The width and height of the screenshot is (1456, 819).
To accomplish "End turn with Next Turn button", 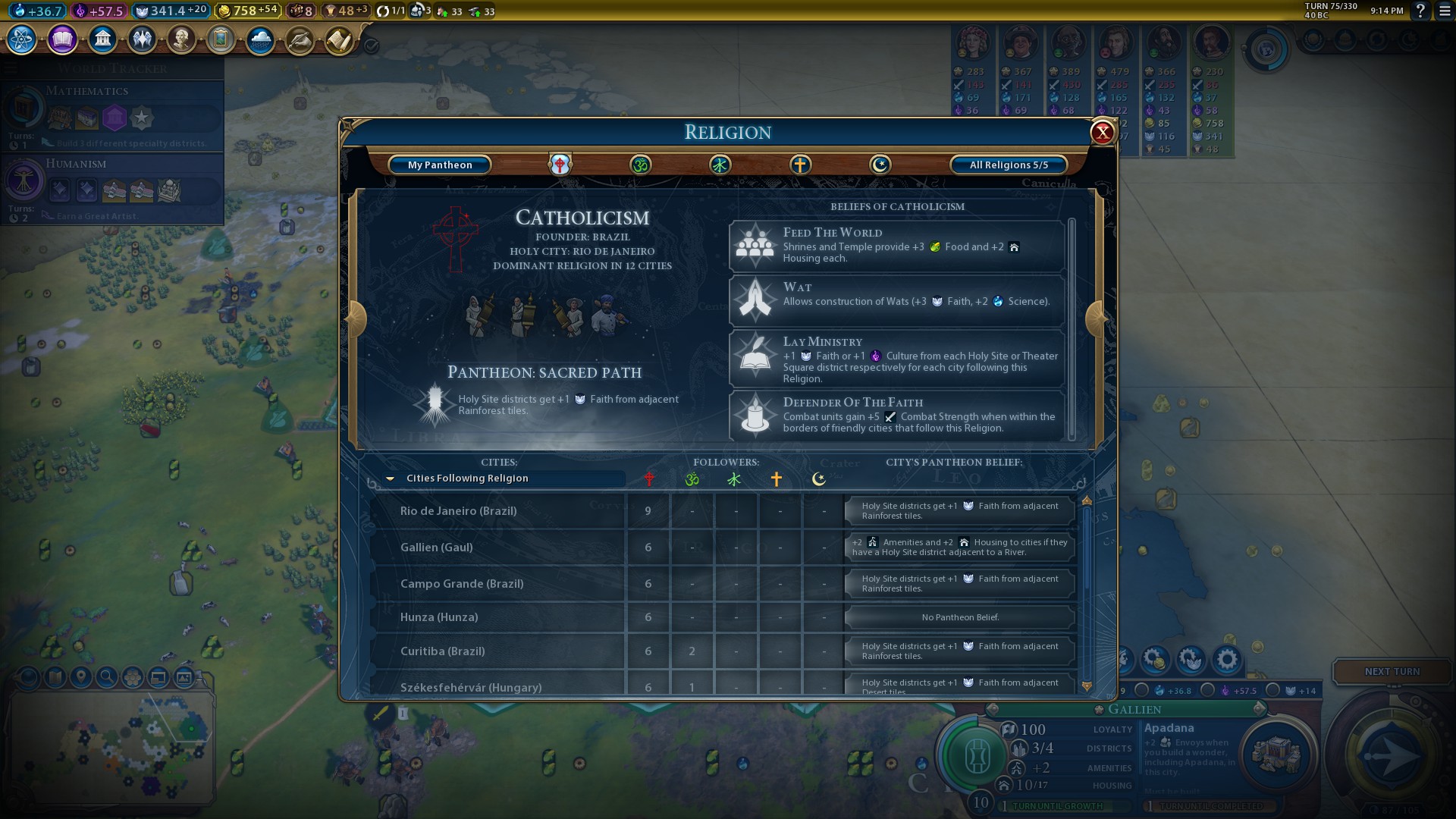I will pyautogui.click(x=1392, y=672).
